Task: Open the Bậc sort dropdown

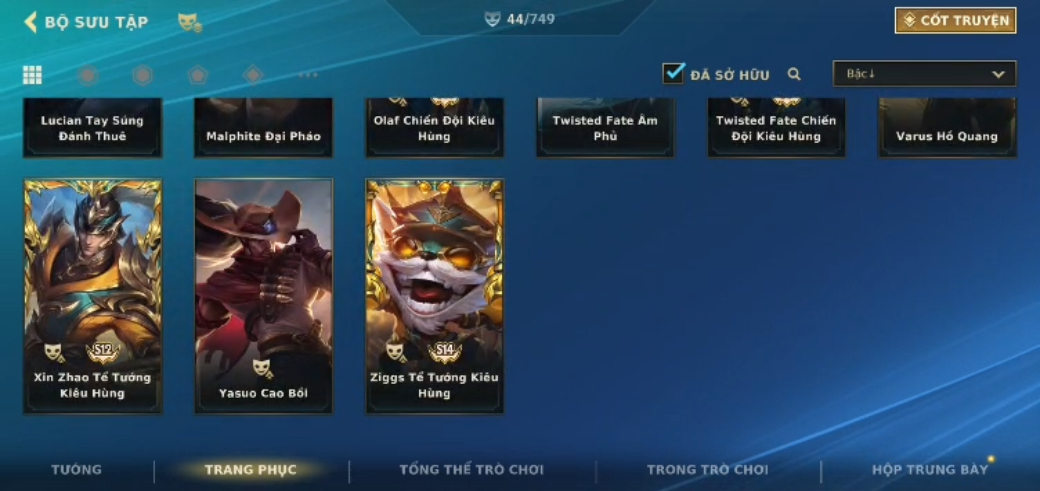Action: click(924, 74)
